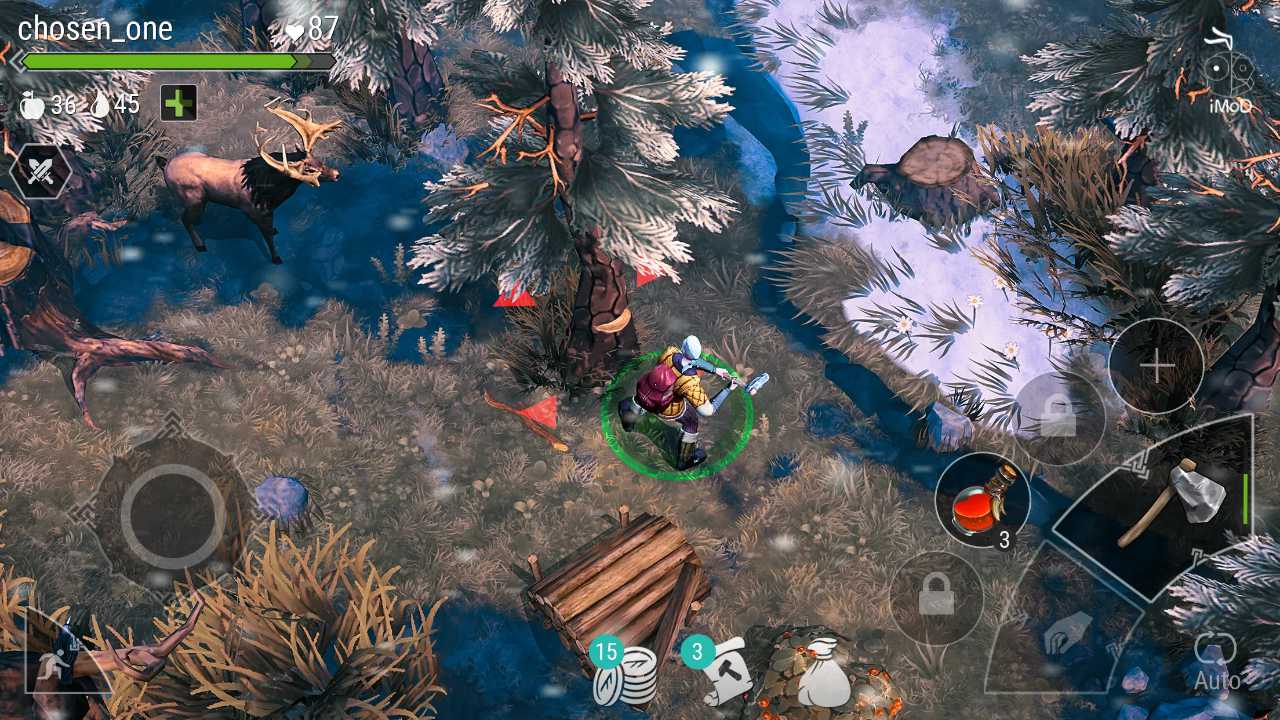
Task: Open the crossed swords hexagon icon
Action: click(39, 171)
